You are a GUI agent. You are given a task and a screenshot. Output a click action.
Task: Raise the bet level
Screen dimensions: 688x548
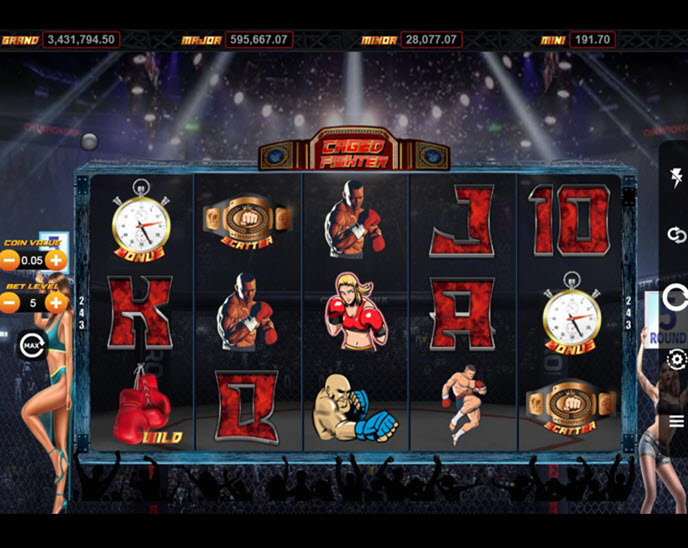56,302
